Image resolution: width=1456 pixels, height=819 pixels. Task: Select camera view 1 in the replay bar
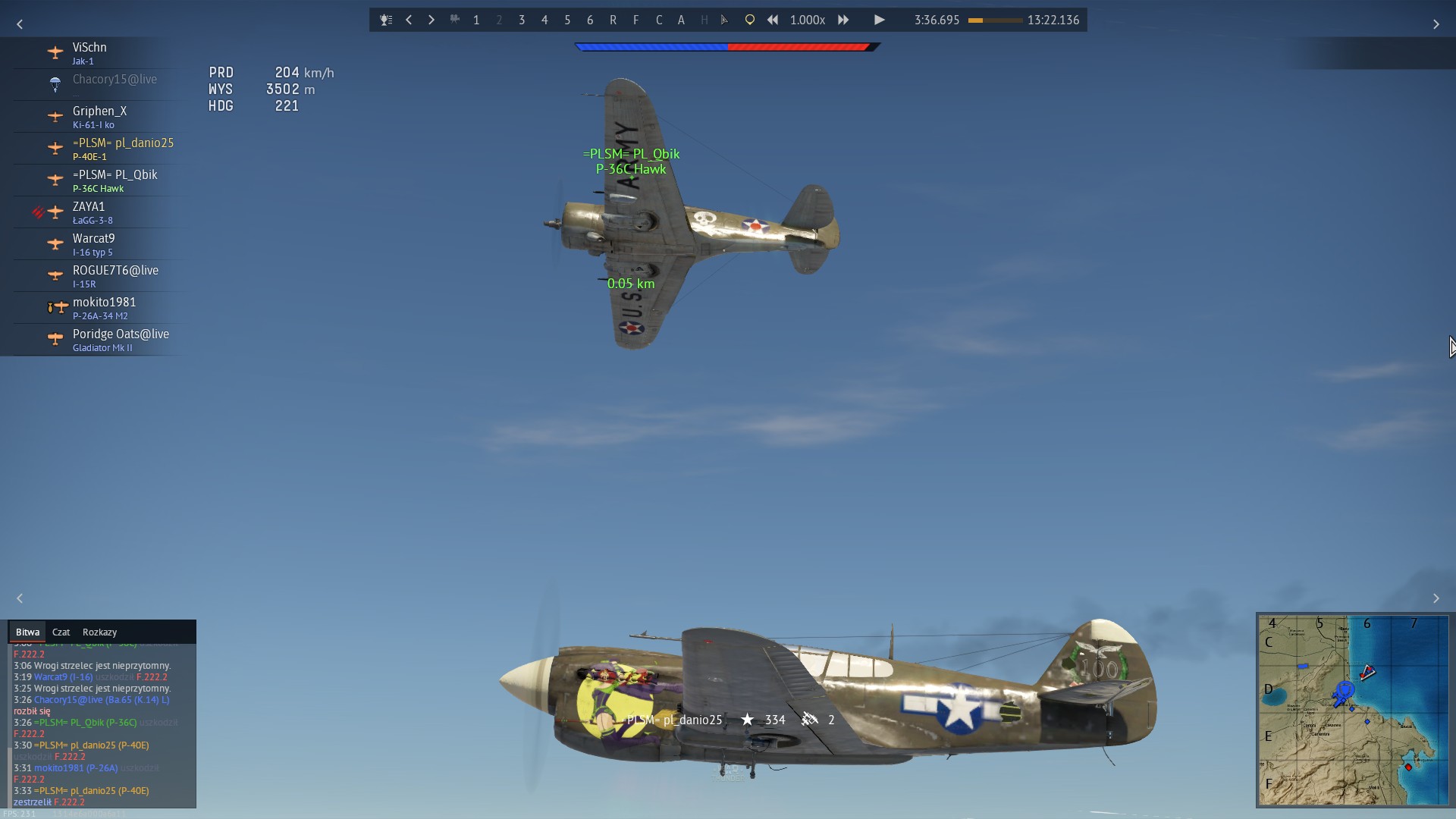[476, 20]
